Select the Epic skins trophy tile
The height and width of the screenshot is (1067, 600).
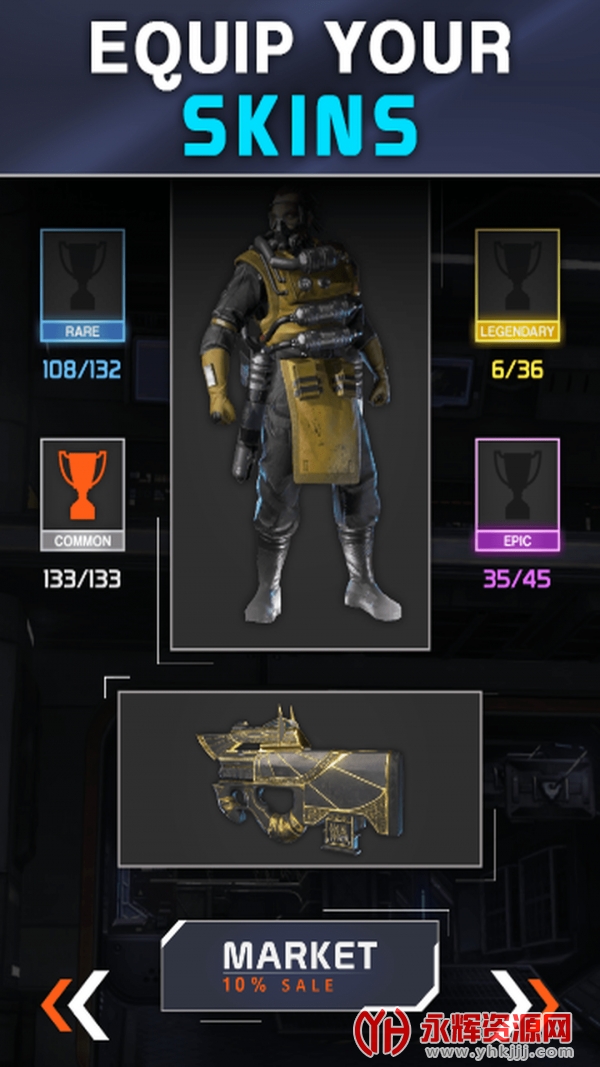(x=517, y=494)
